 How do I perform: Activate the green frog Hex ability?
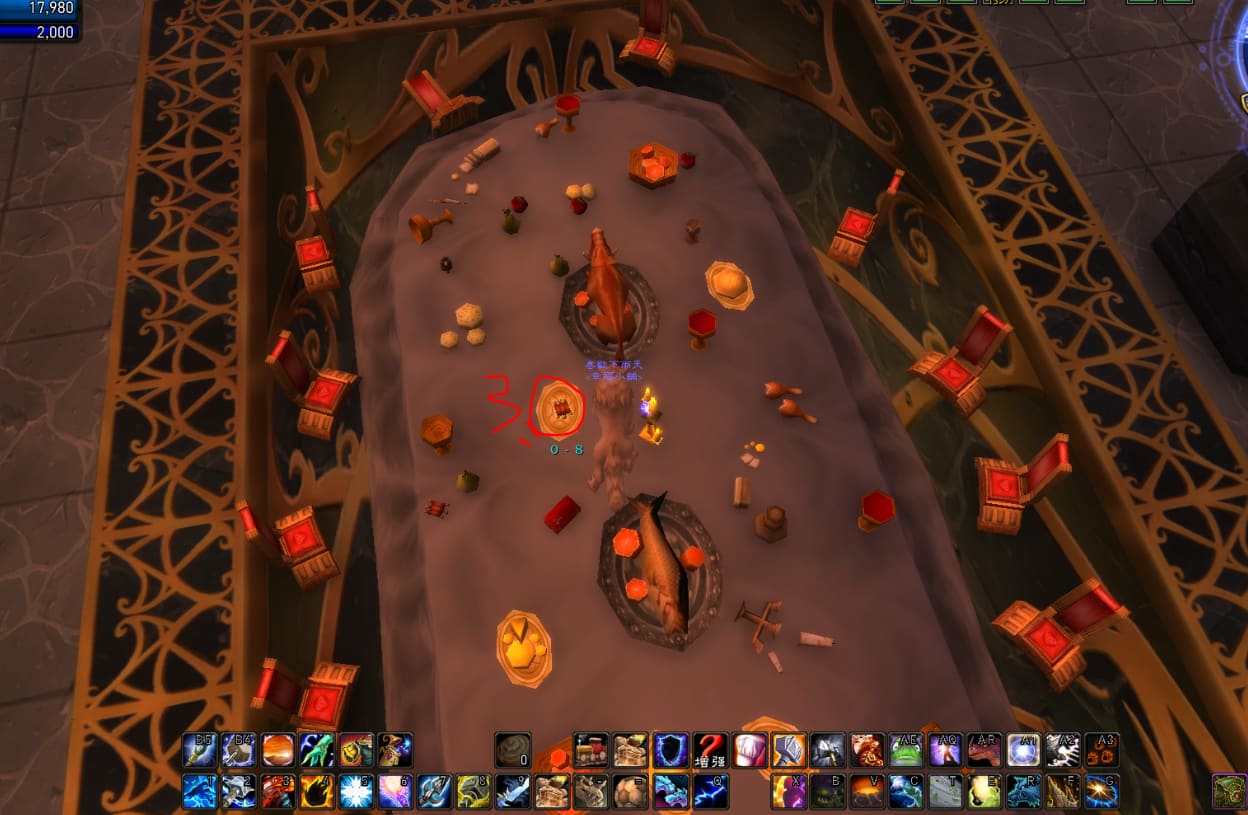click(907, 750)
